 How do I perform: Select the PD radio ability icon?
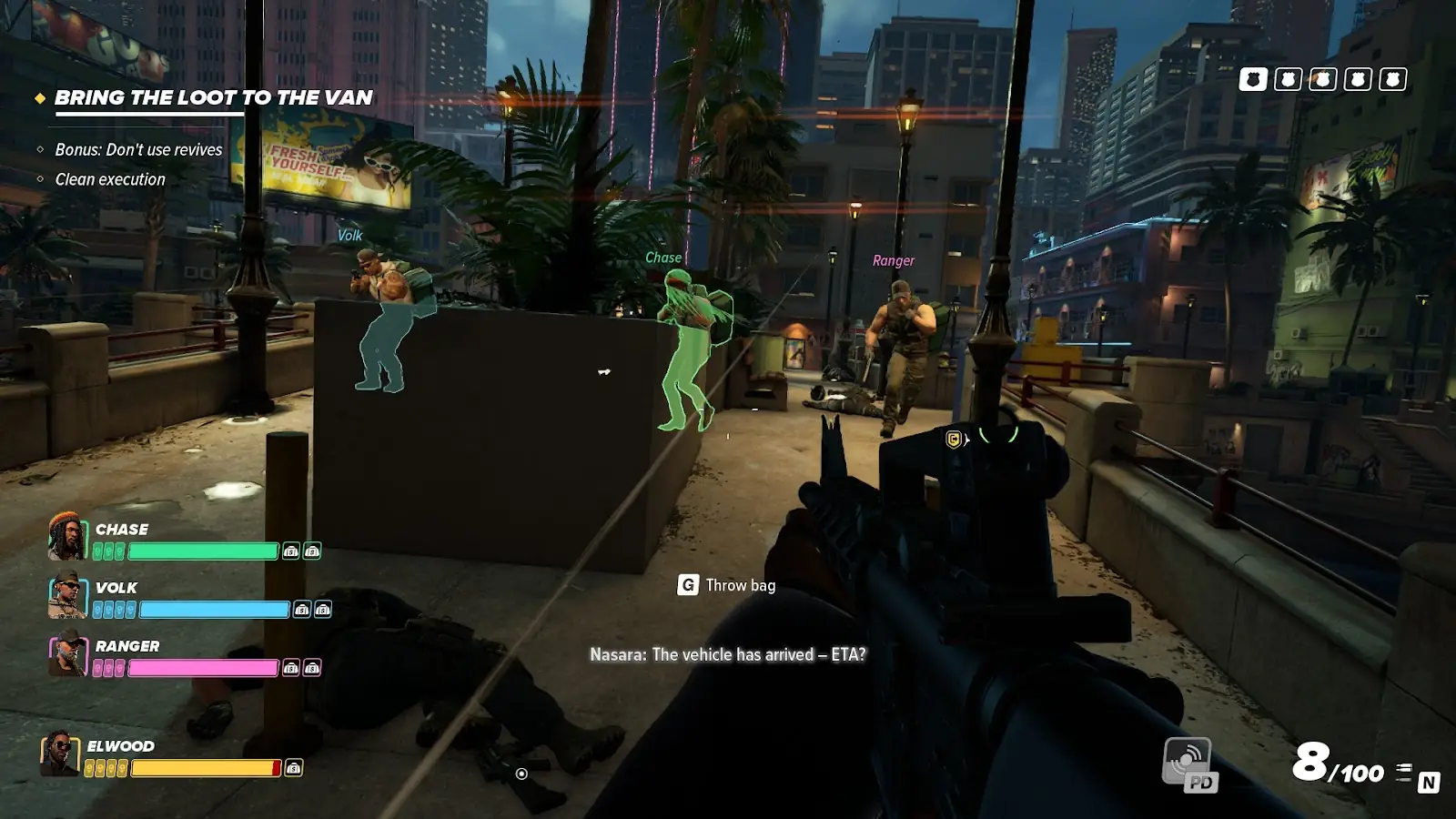tap(1189, 763)
